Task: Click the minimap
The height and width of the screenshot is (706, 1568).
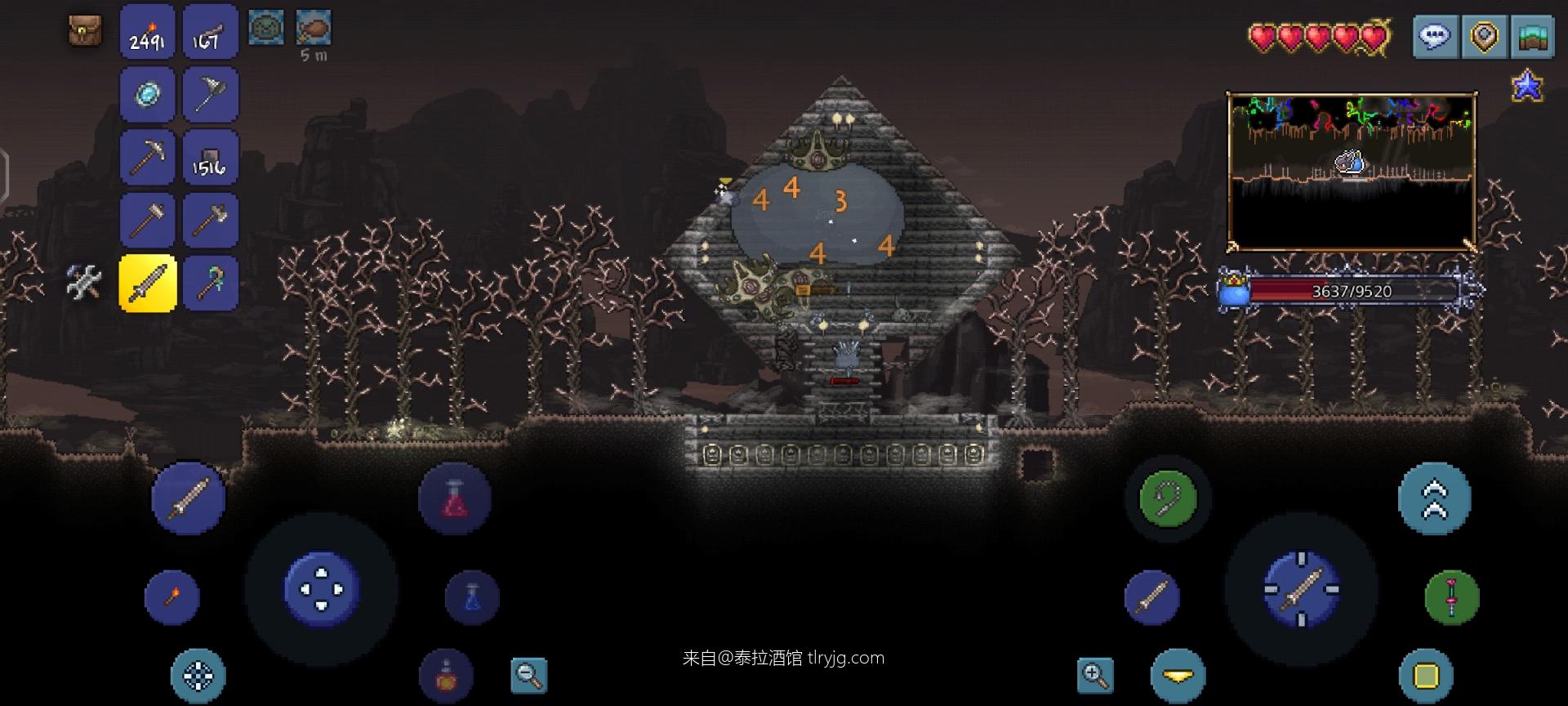Action: tap(1352, 172)
